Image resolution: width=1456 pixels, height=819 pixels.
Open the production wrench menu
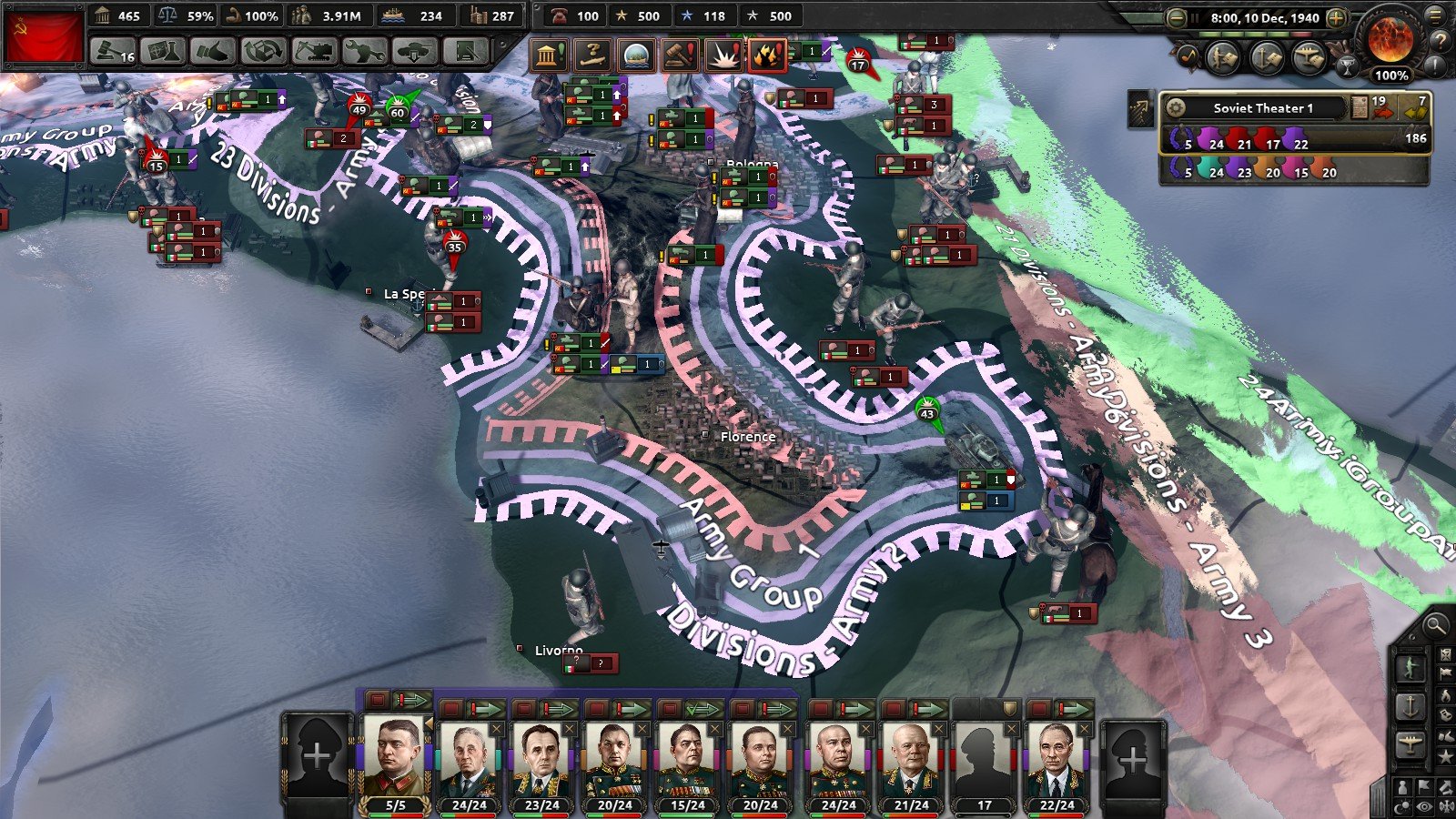pos(364,52)
